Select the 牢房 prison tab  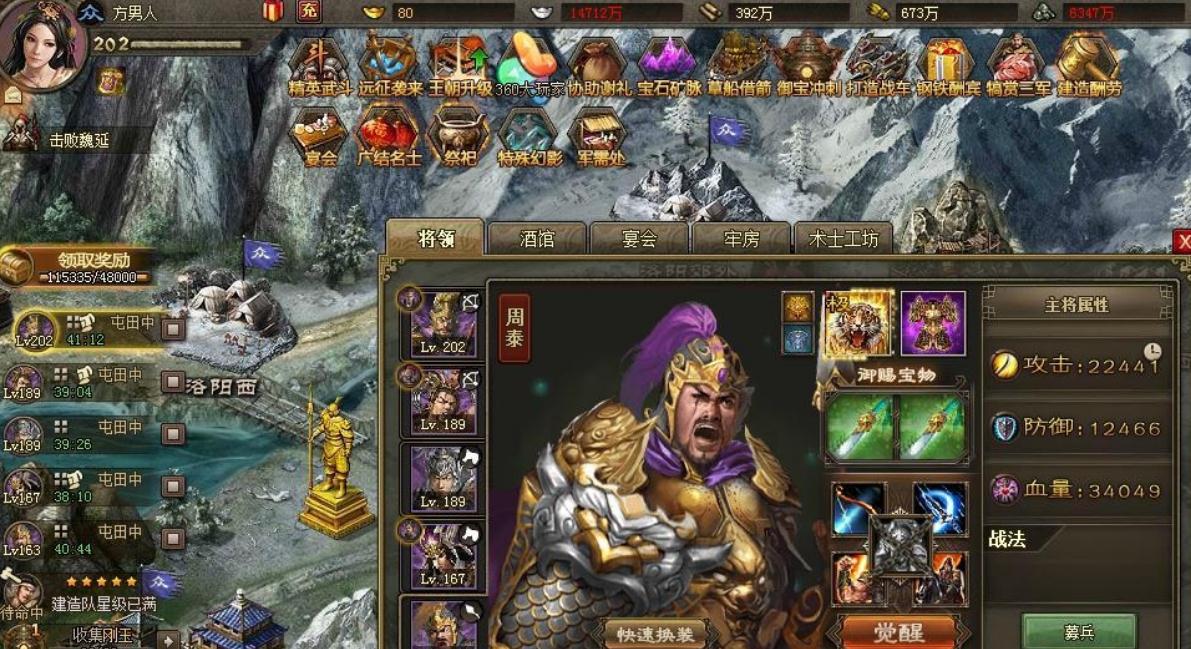pyautogui.click(x=741, y=239)
